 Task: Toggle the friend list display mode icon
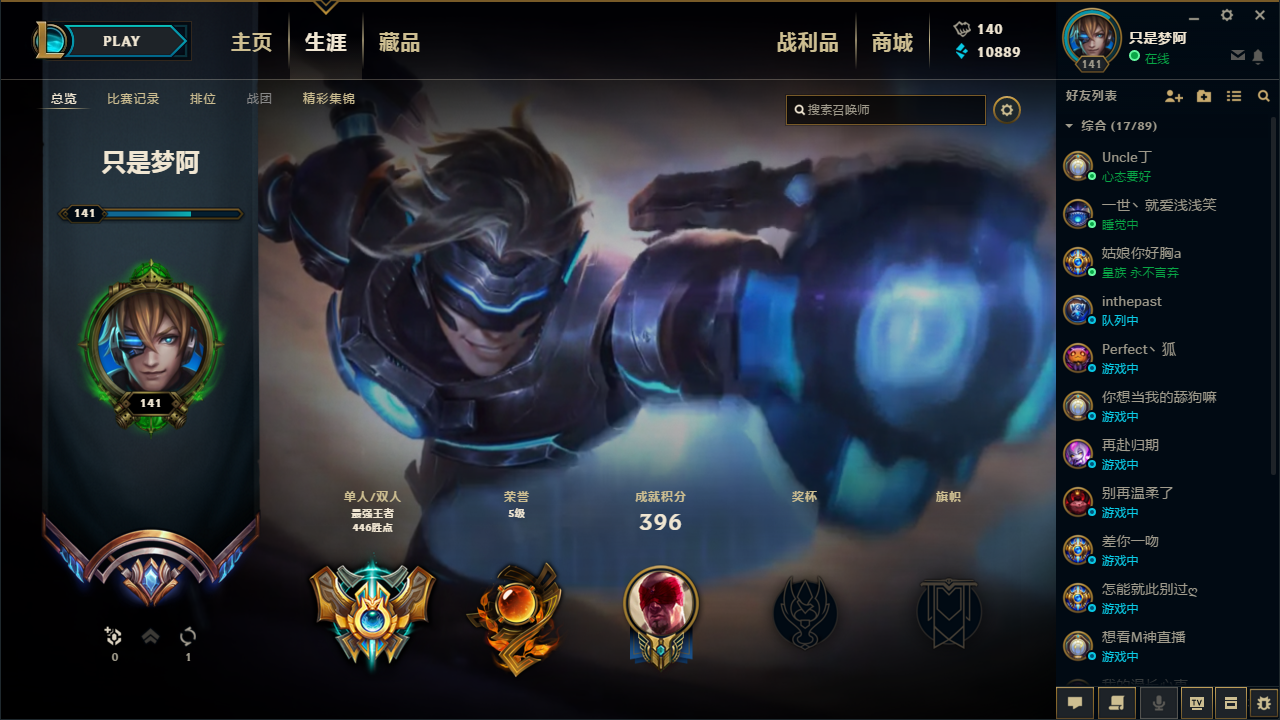[x=1233, y=96]
